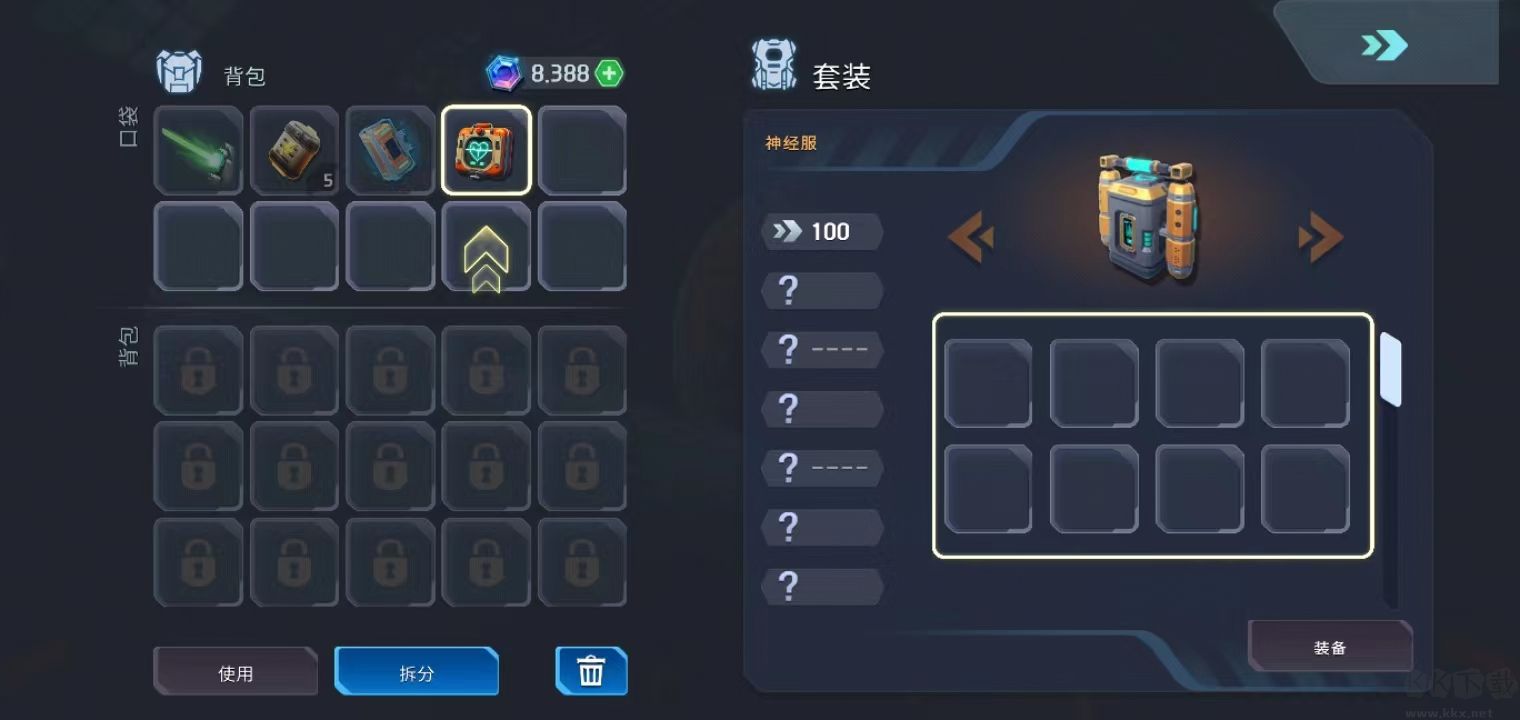
Task: Click the backpack icon next to 背包 title
Action: (x=180, y=71)
